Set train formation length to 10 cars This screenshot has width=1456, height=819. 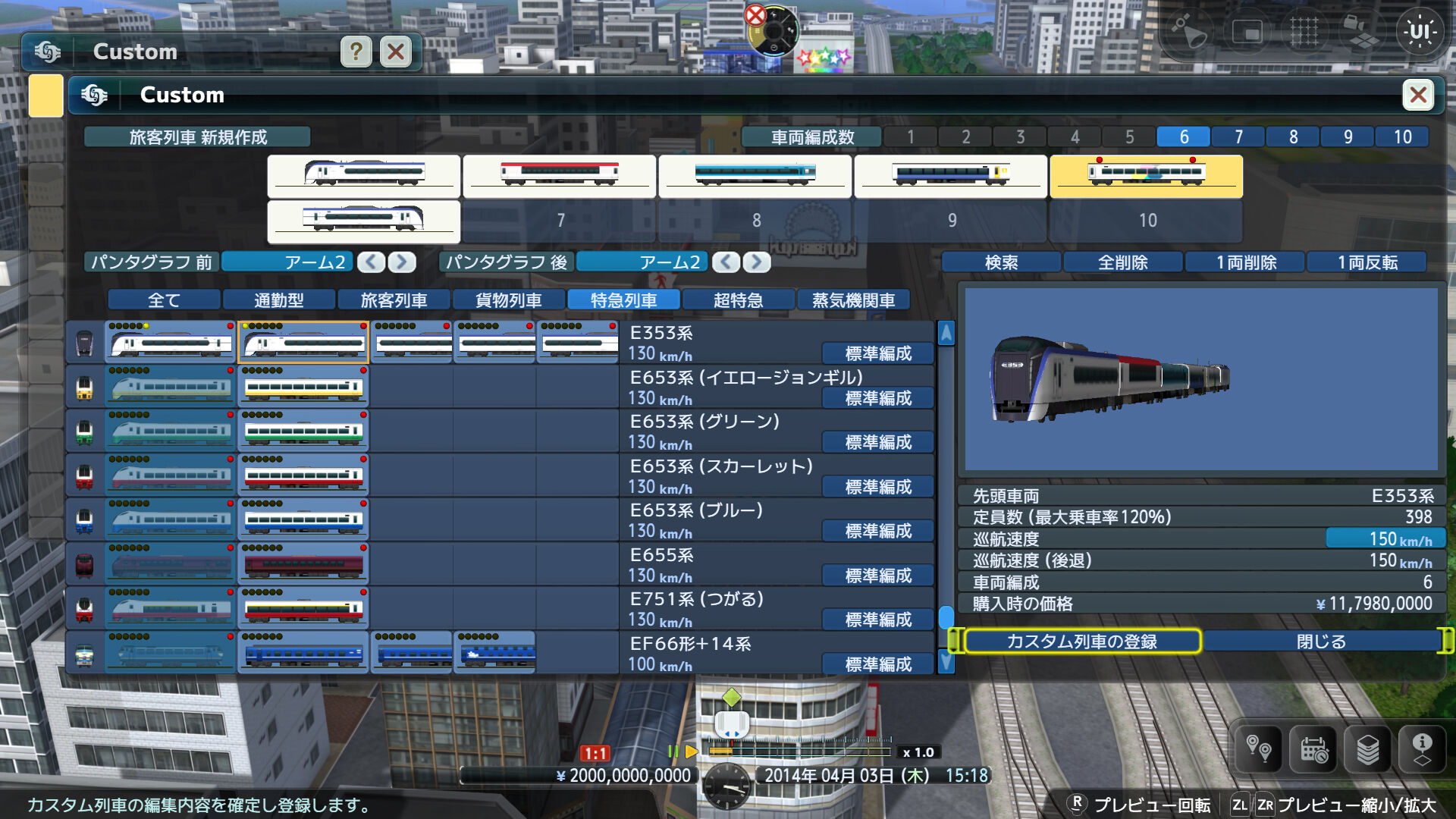click(x=1402, y=136)
